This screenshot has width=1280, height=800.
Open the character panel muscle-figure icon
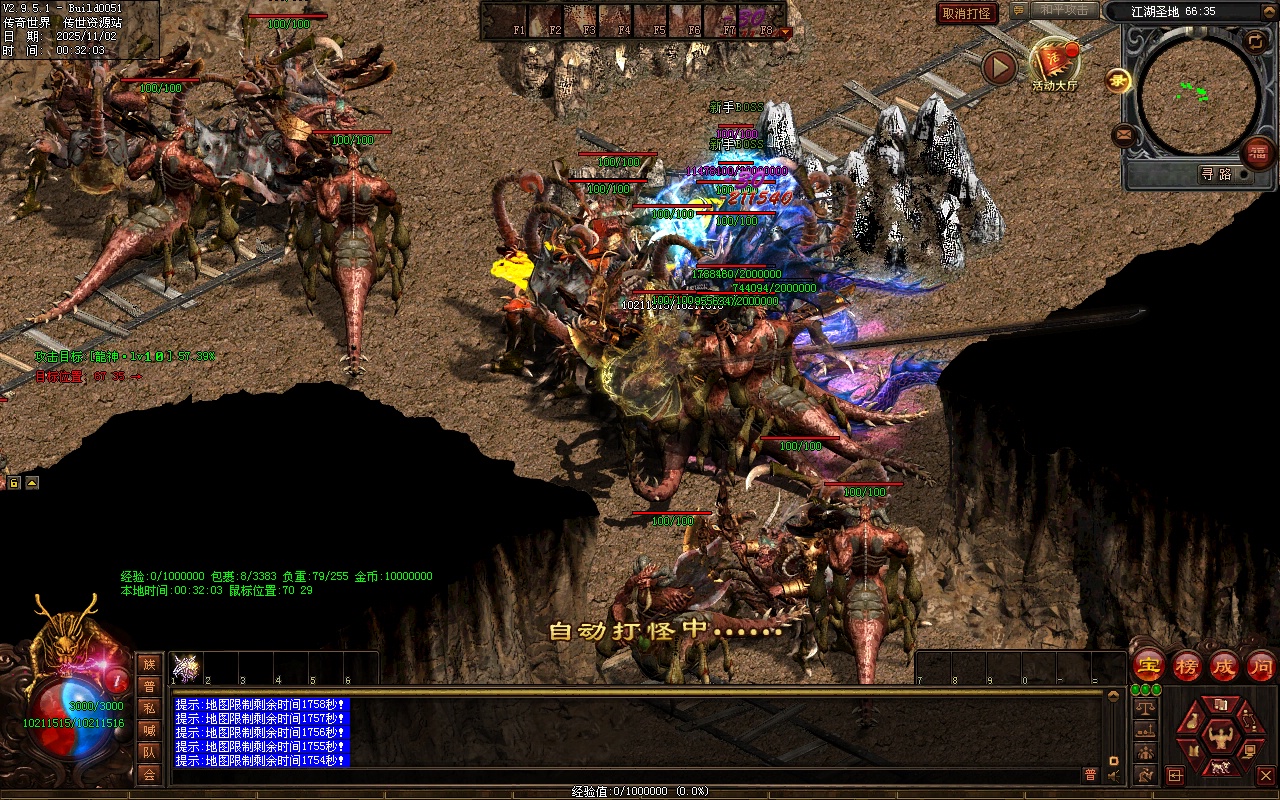coord(1219,740)
